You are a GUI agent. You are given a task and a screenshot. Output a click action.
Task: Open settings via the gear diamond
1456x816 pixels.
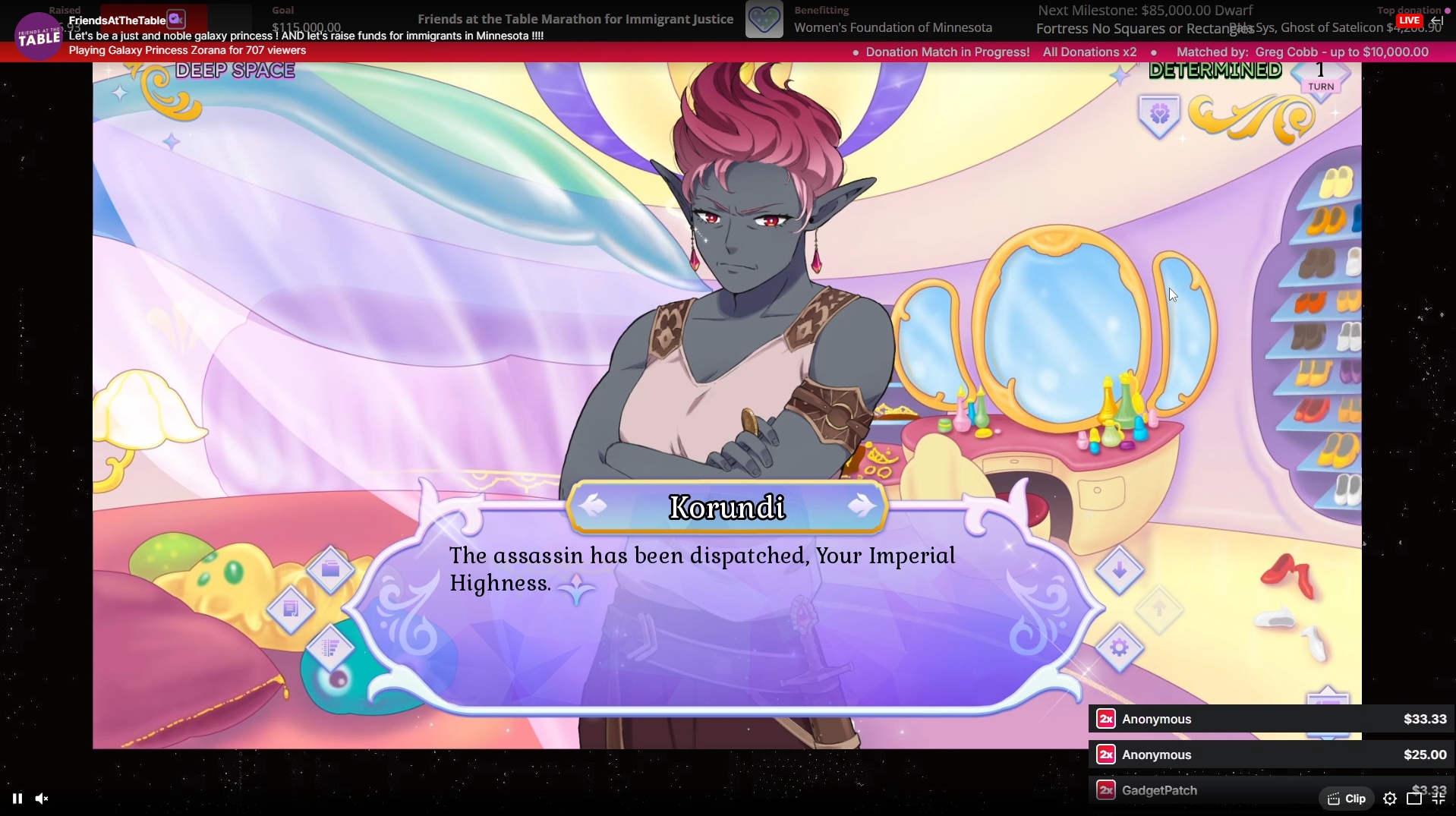coord(1119,648)
